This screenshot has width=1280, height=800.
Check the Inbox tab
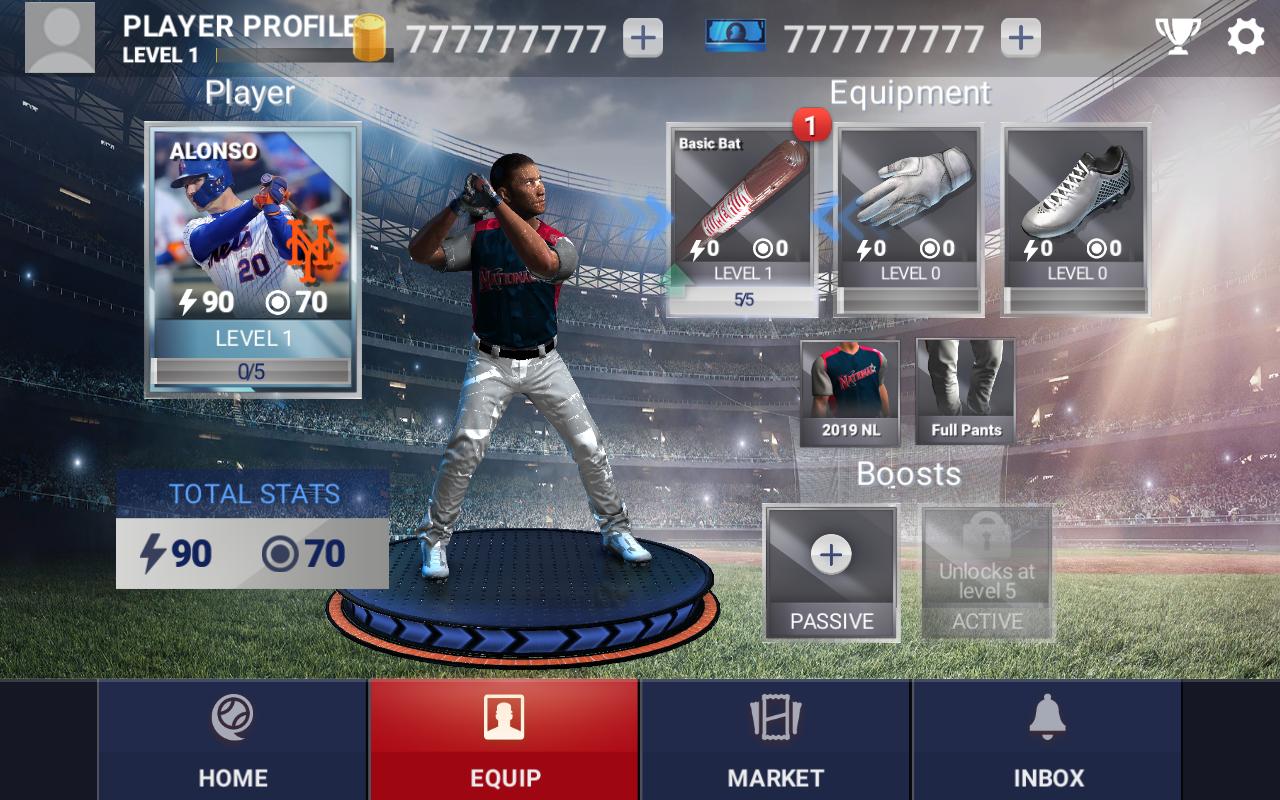click(x=1048, y=740)
